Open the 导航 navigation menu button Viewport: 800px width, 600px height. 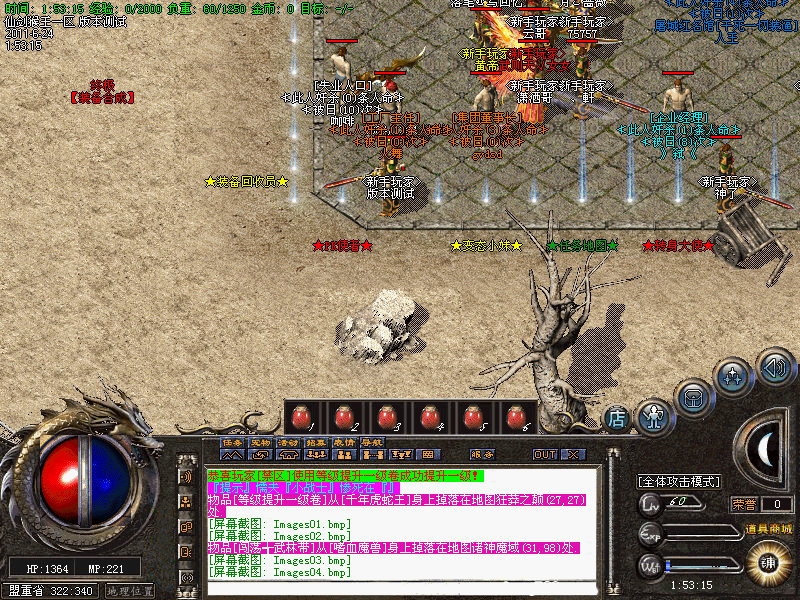point(372,442)
